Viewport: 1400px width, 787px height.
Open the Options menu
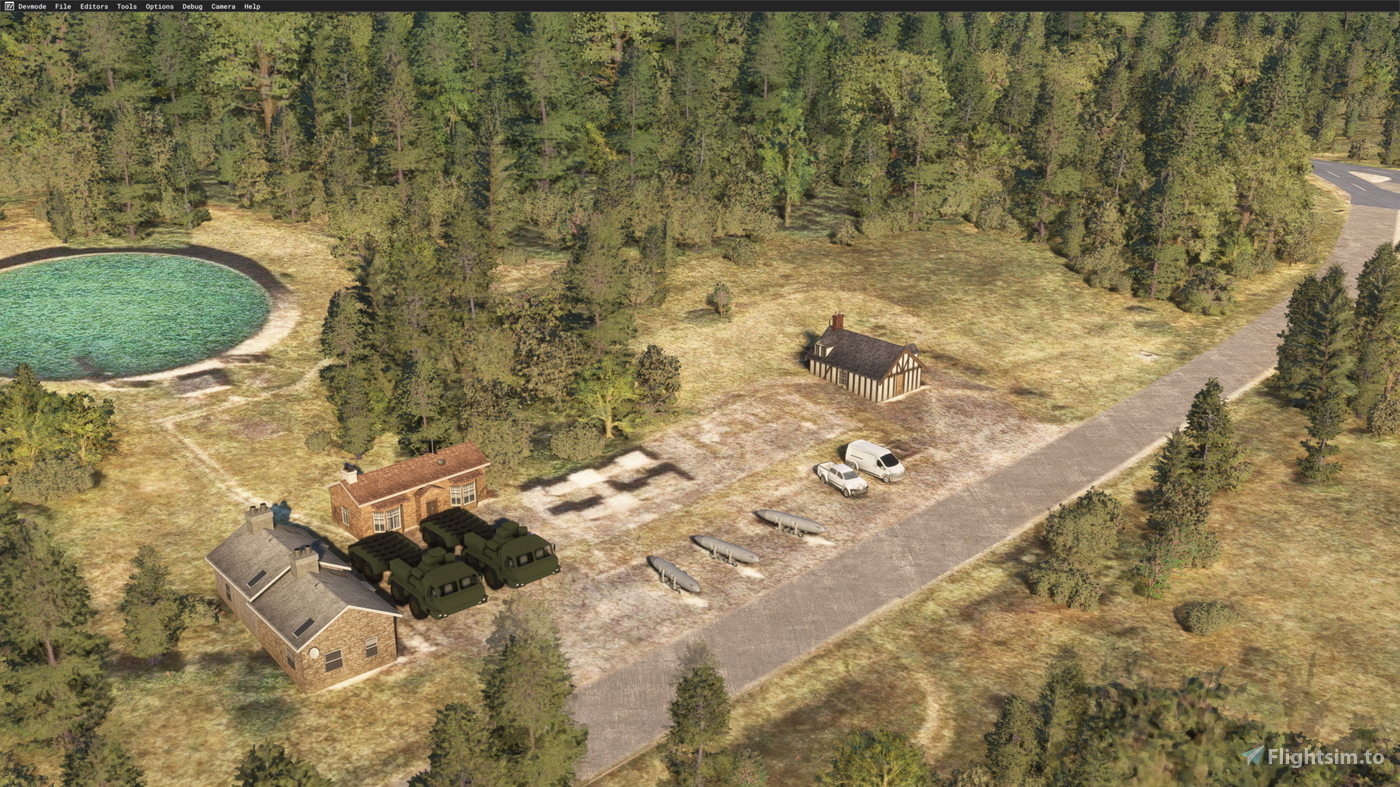click(x=158, y=5)
